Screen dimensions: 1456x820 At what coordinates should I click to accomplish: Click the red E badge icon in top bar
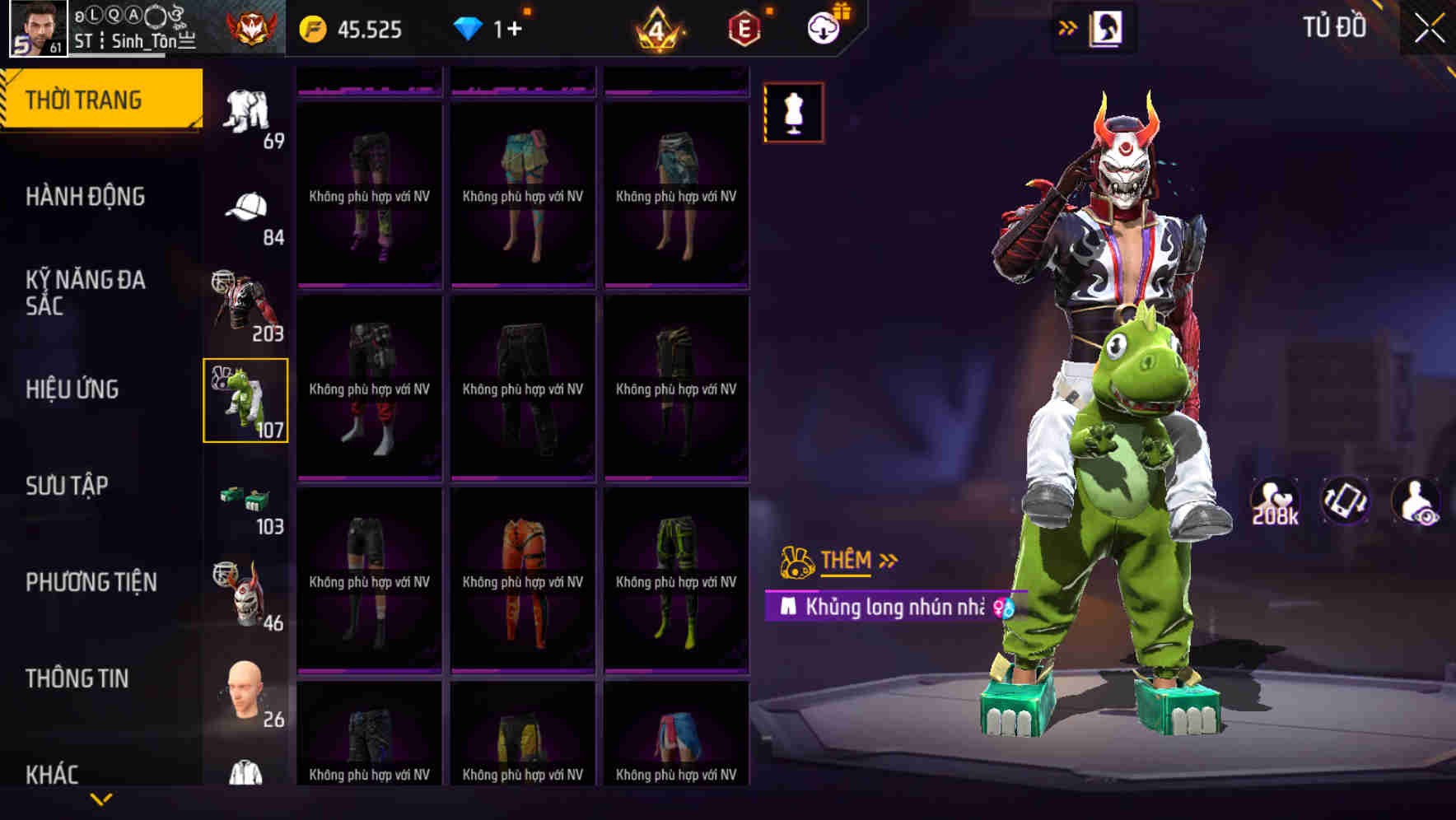click(742, 27)
